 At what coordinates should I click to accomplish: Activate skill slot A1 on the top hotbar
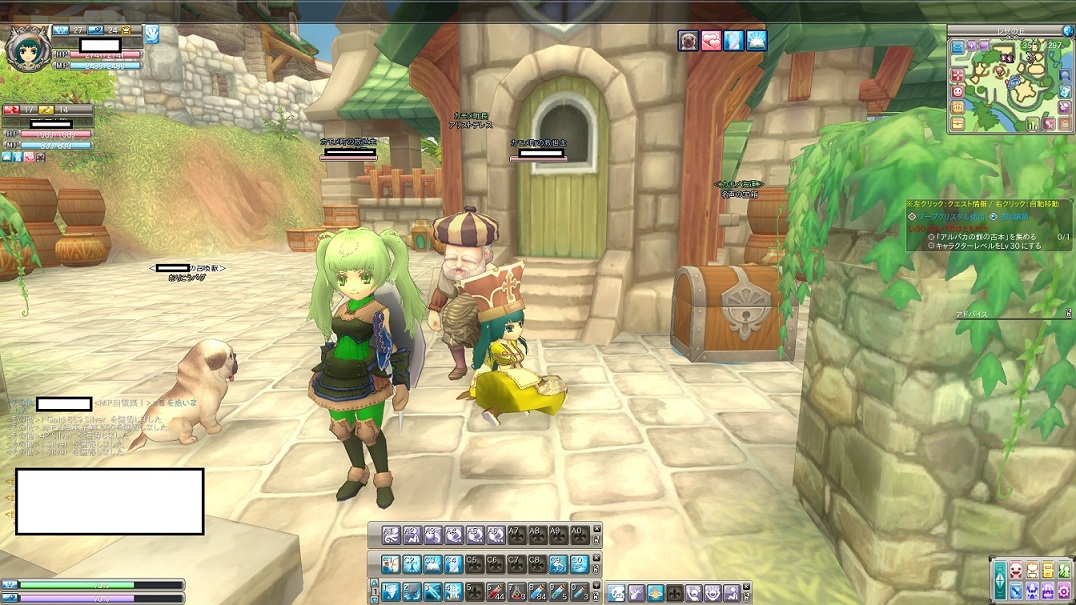(391, 535)
